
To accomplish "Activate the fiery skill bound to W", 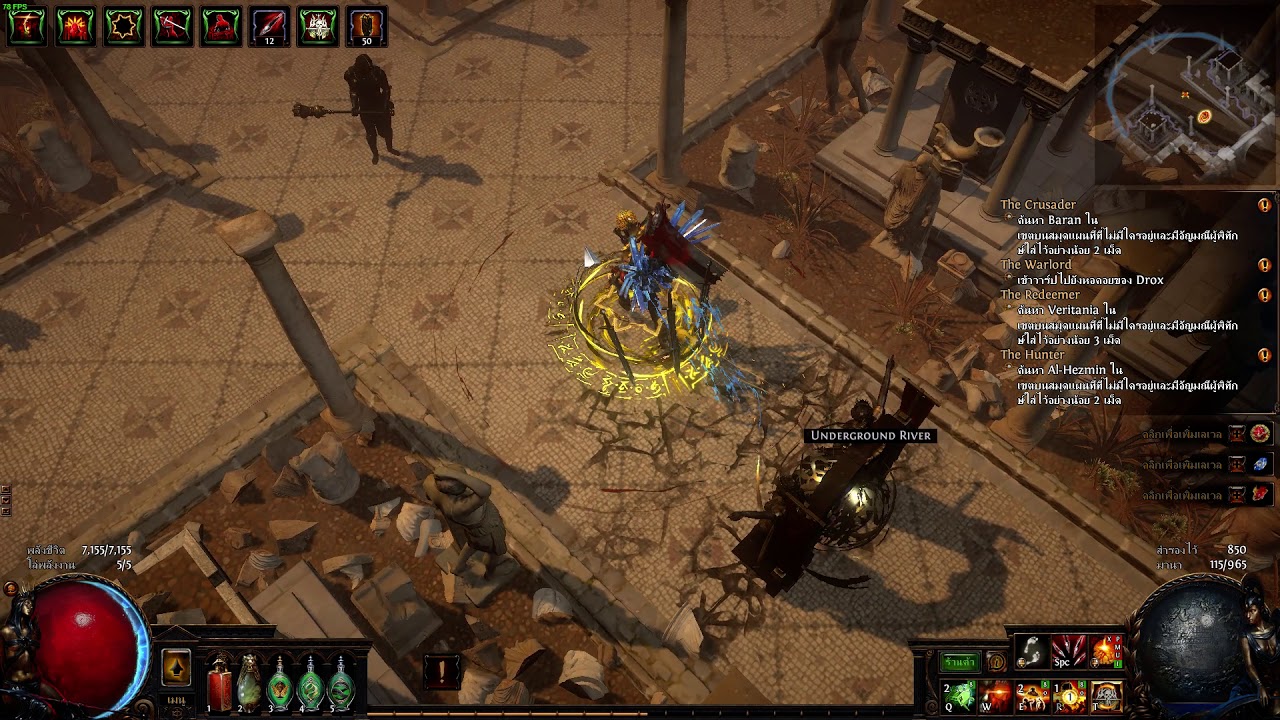I will point(995,696).
